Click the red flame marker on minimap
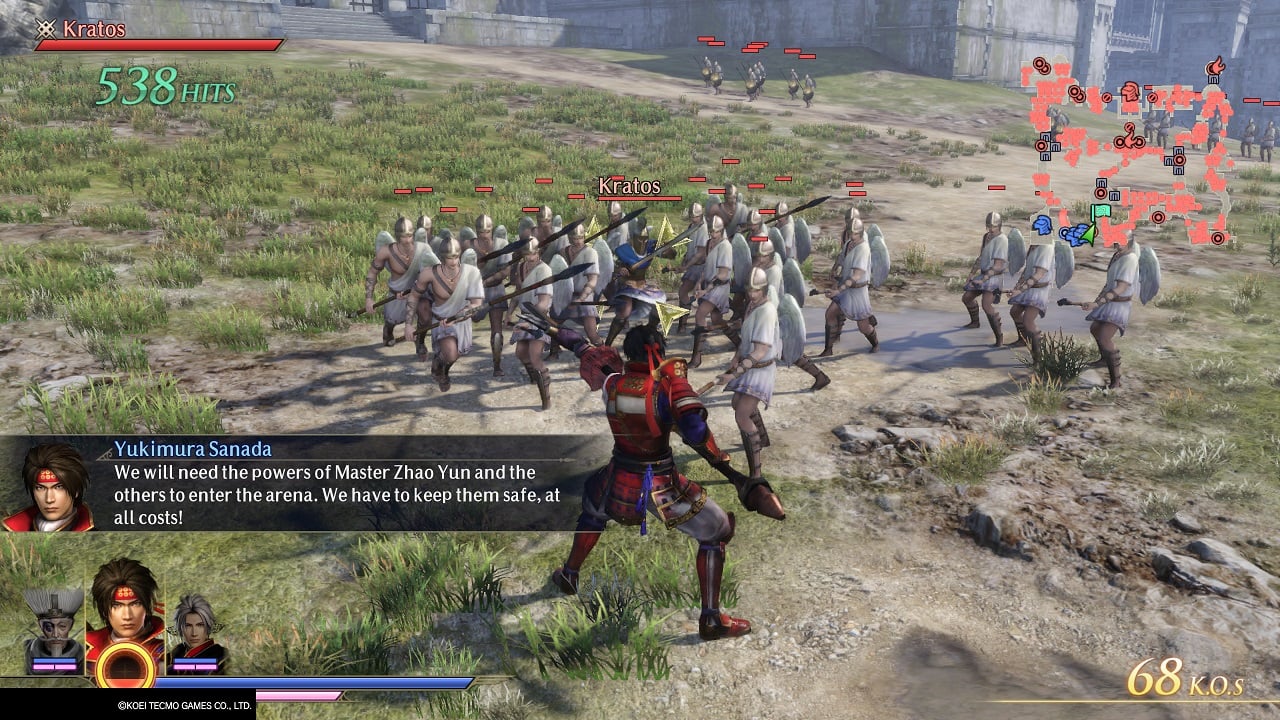 point(1215,66)
